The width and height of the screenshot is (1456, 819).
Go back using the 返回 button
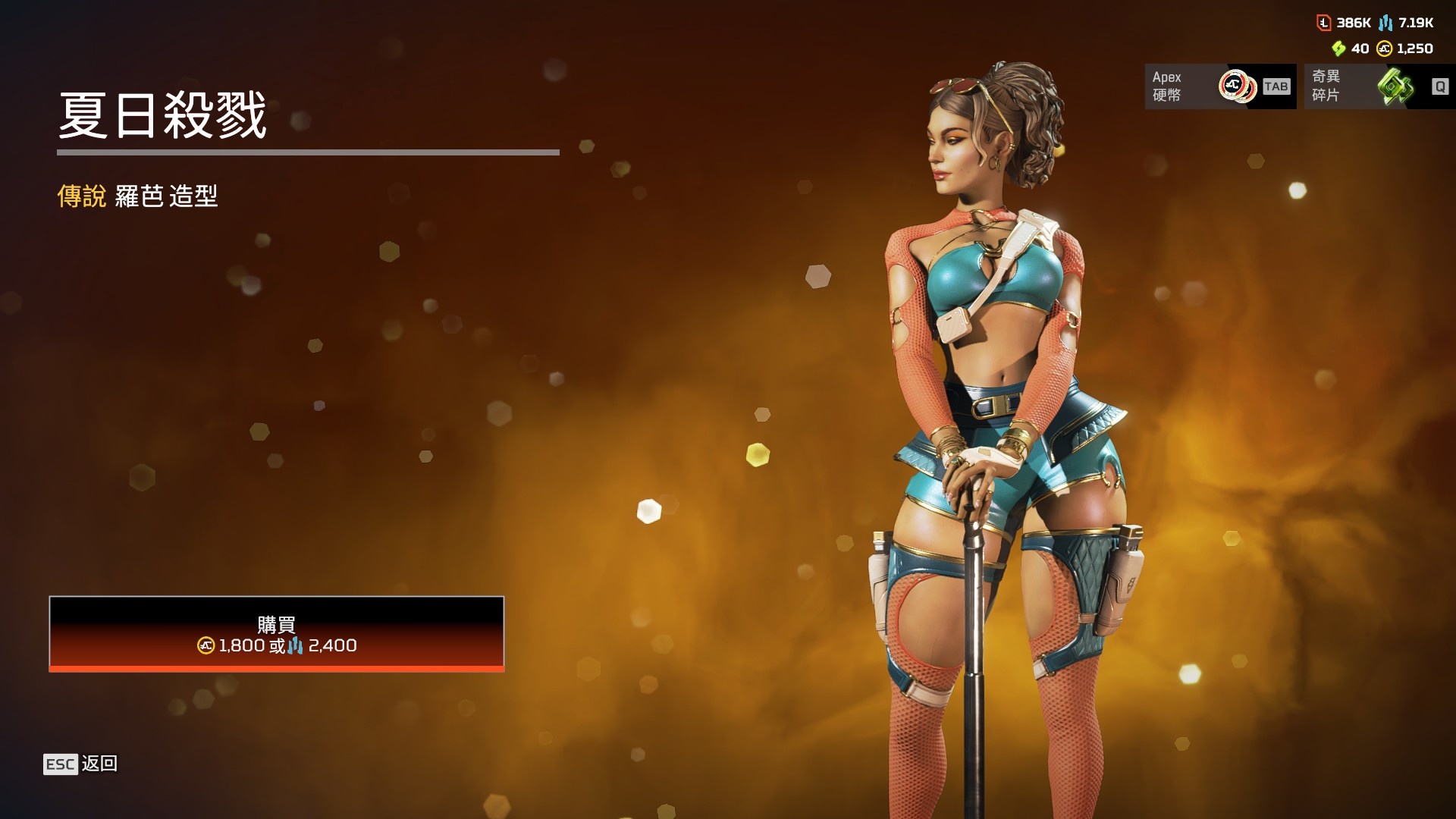(x=81, y=764)
